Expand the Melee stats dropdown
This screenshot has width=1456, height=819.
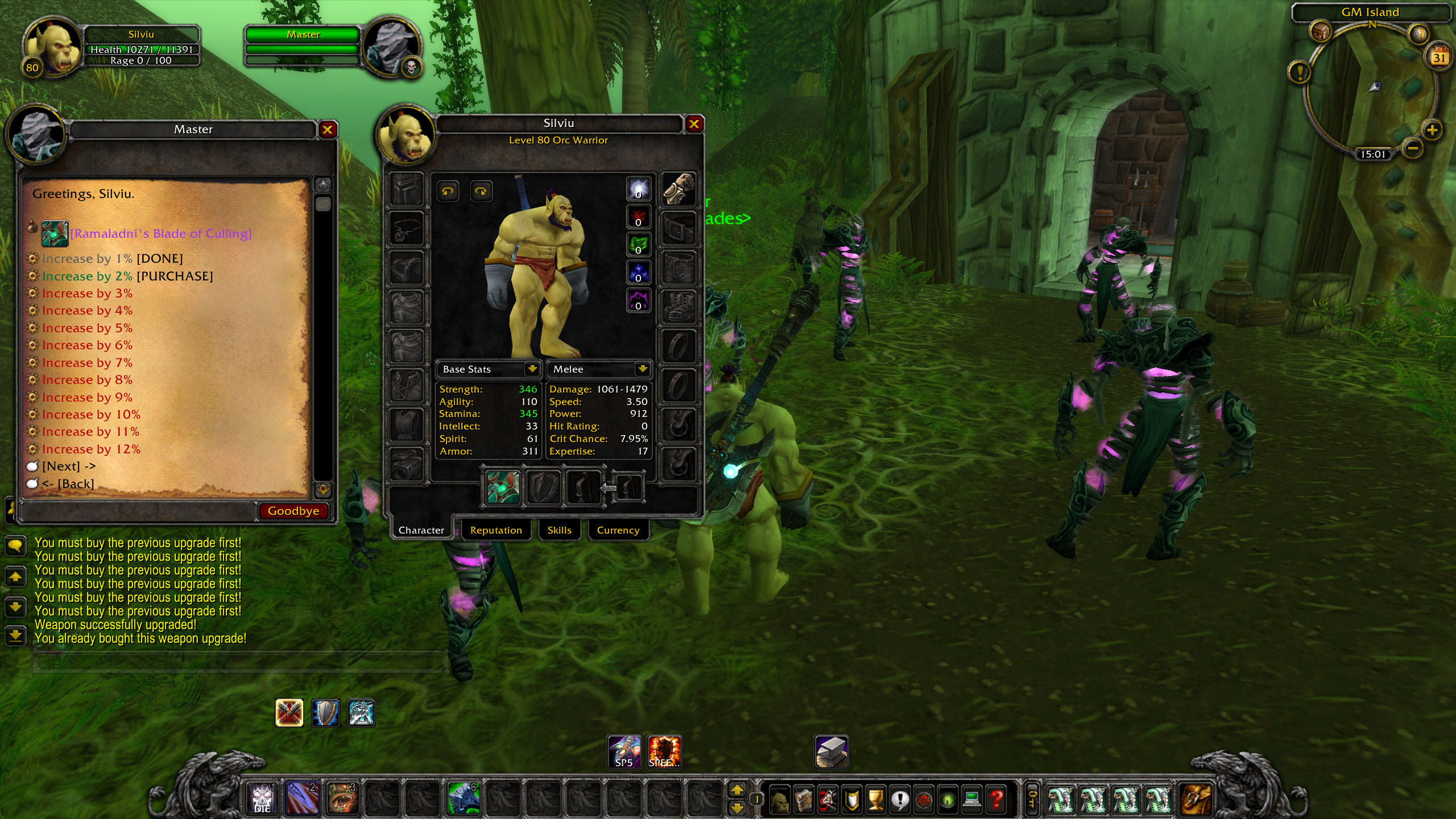tap(642, 369)
